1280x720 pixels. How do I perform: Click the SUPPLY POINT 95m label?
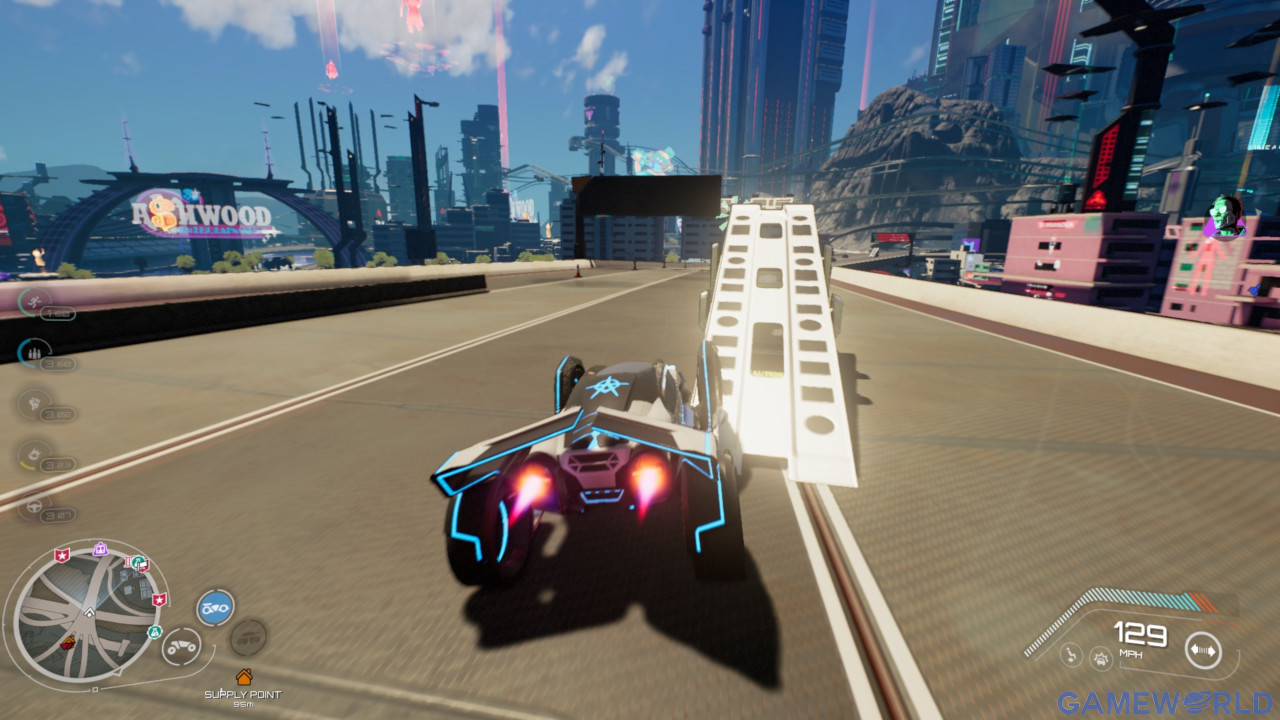pos(243,695)
